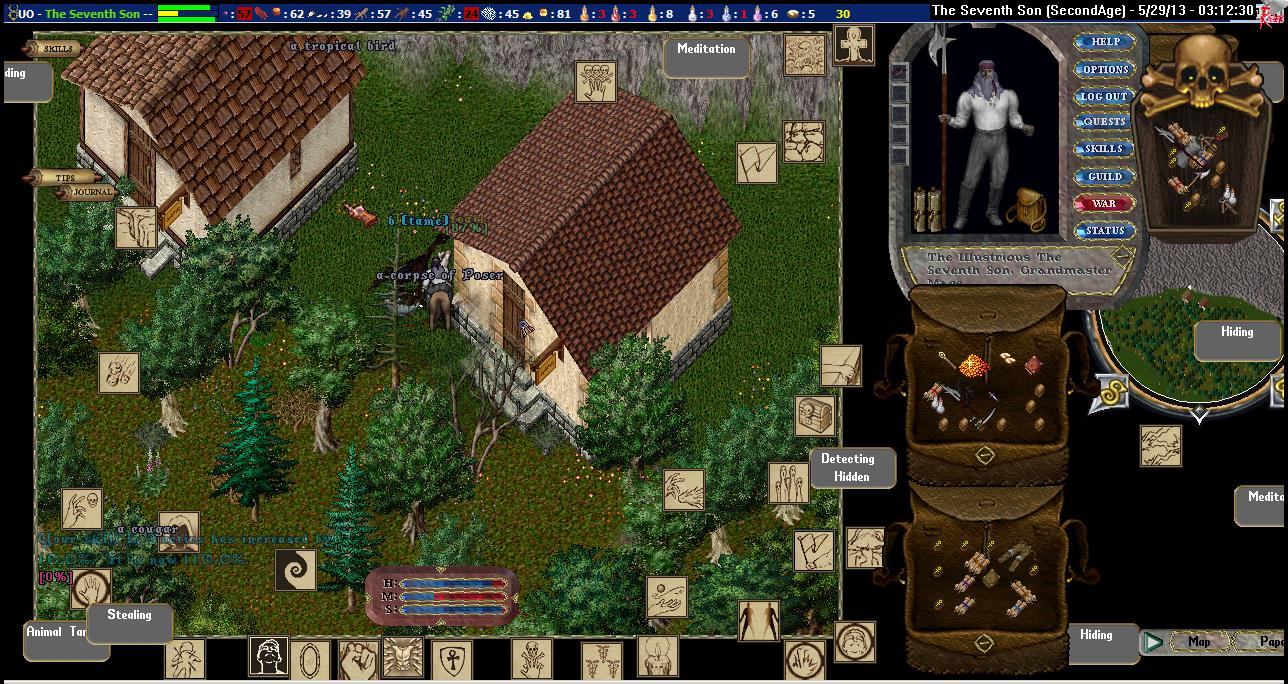Switch to the Map tab
Screen dimensions: 1288x684
click(1198, 642)
